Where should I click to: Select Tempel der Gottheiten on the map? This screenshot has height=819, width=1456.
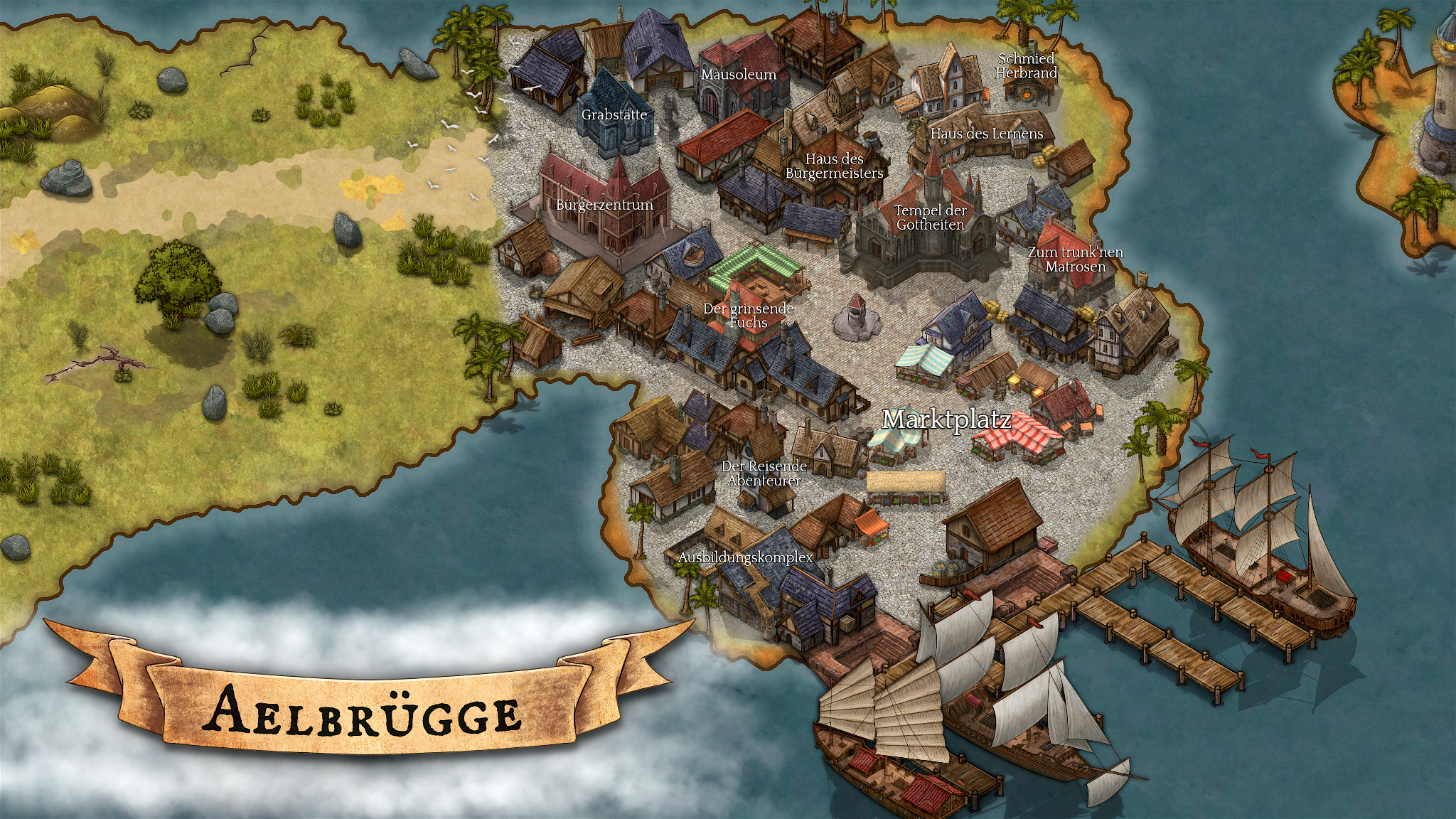pyautogui.click(x=930, y=218)
